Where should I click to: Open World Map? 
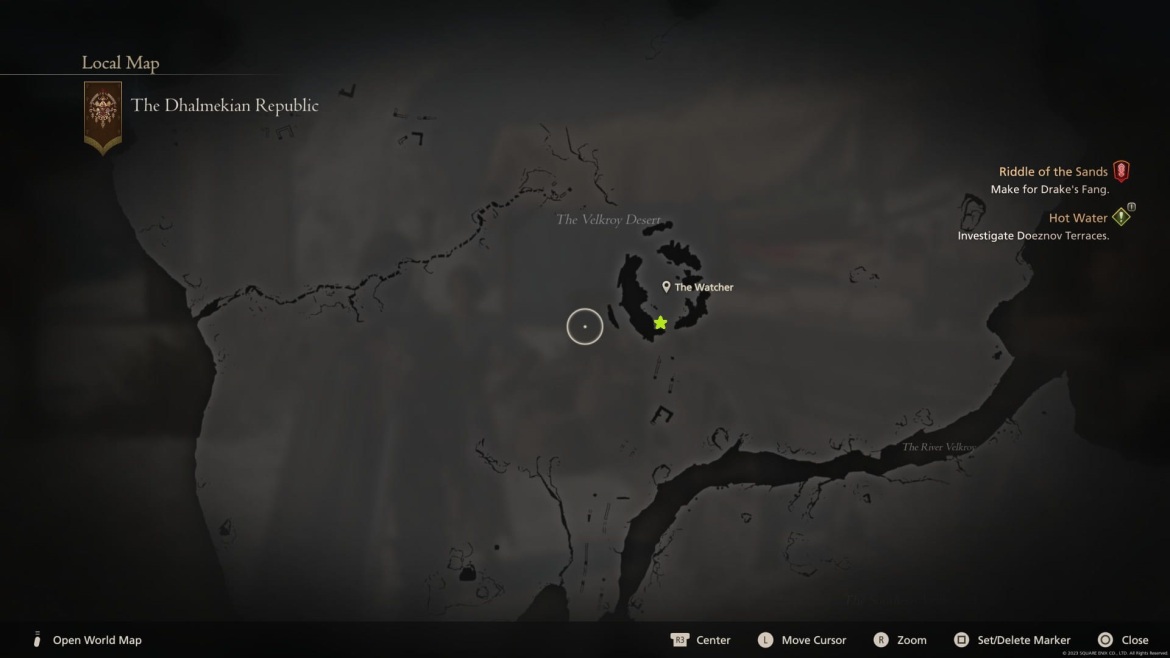[x=96, y=640]
